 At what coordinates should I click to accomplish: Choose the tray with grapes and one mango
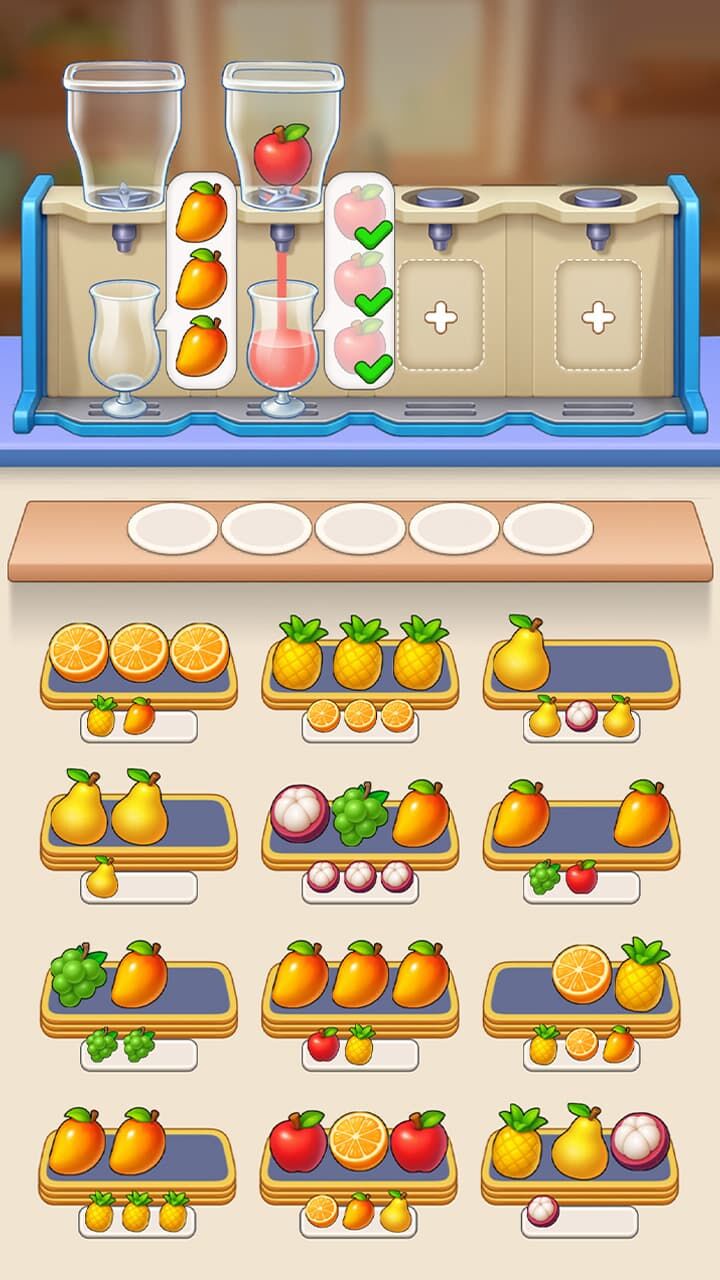tap(139, 985)
